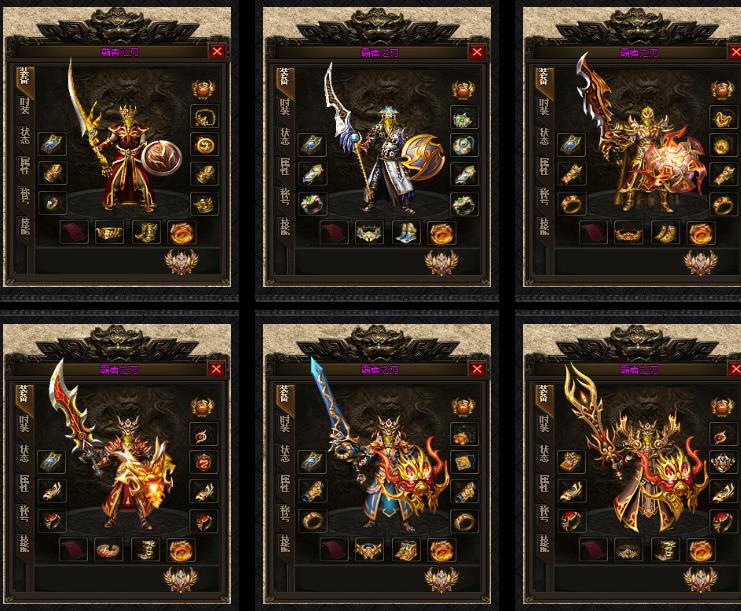Close the panel of the blue-sword warrior

[476, 369]
